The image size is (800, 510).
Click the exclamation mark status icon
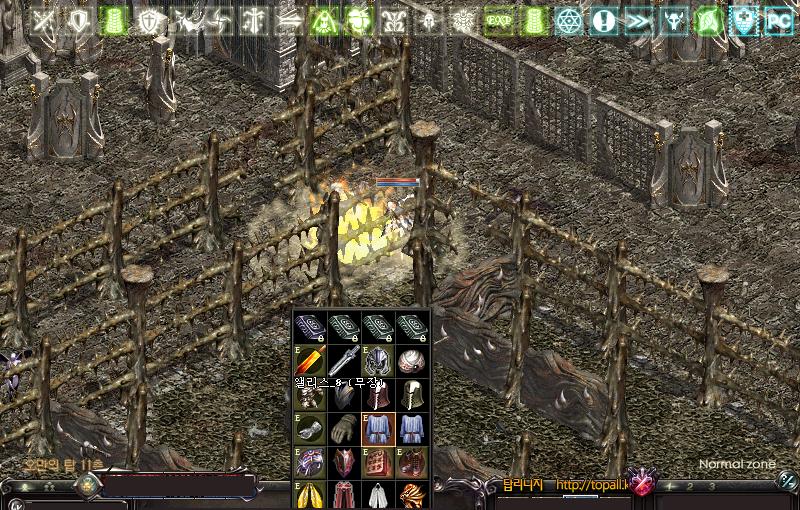tap(603, 21)
